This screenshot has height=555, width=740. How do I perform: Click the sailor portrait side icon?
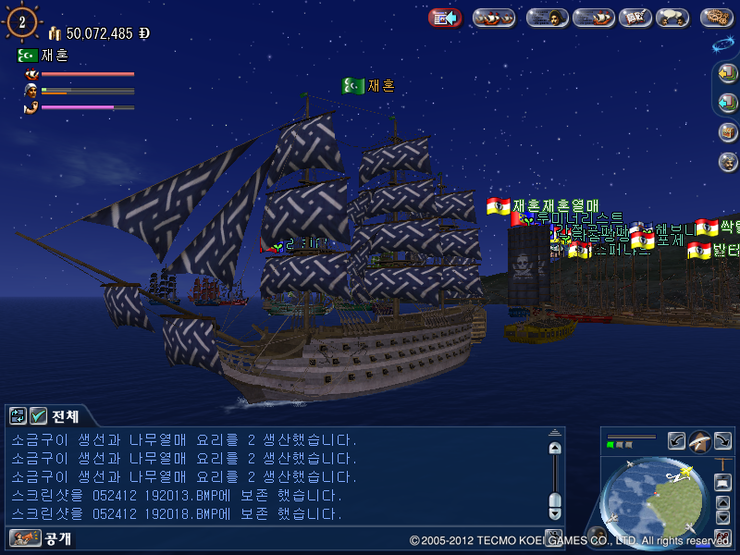[x=728, y=161]
